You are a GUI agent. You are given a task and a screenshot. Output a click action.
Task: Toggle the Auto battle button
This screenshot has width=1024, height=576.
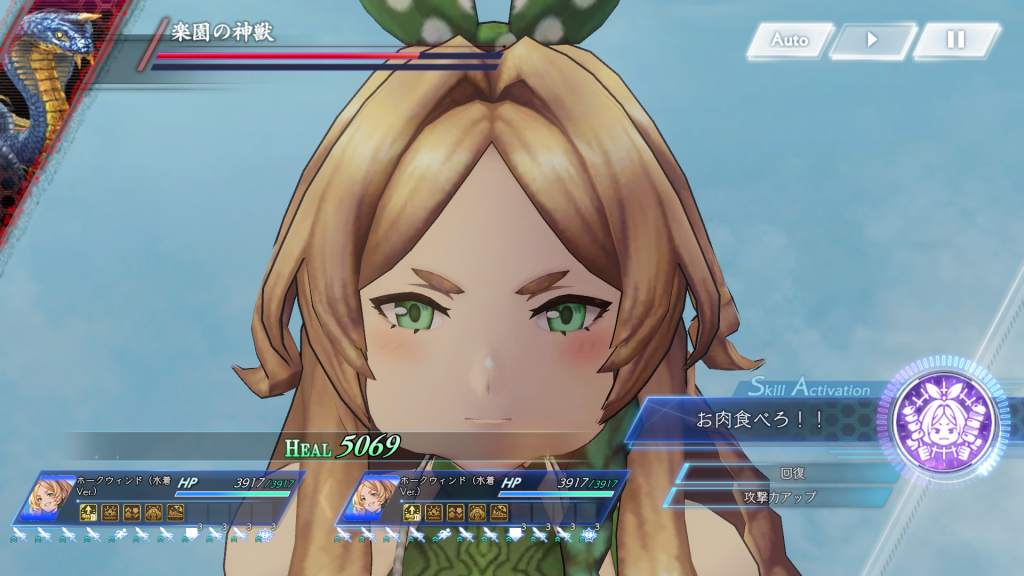[x=789, y=41]
